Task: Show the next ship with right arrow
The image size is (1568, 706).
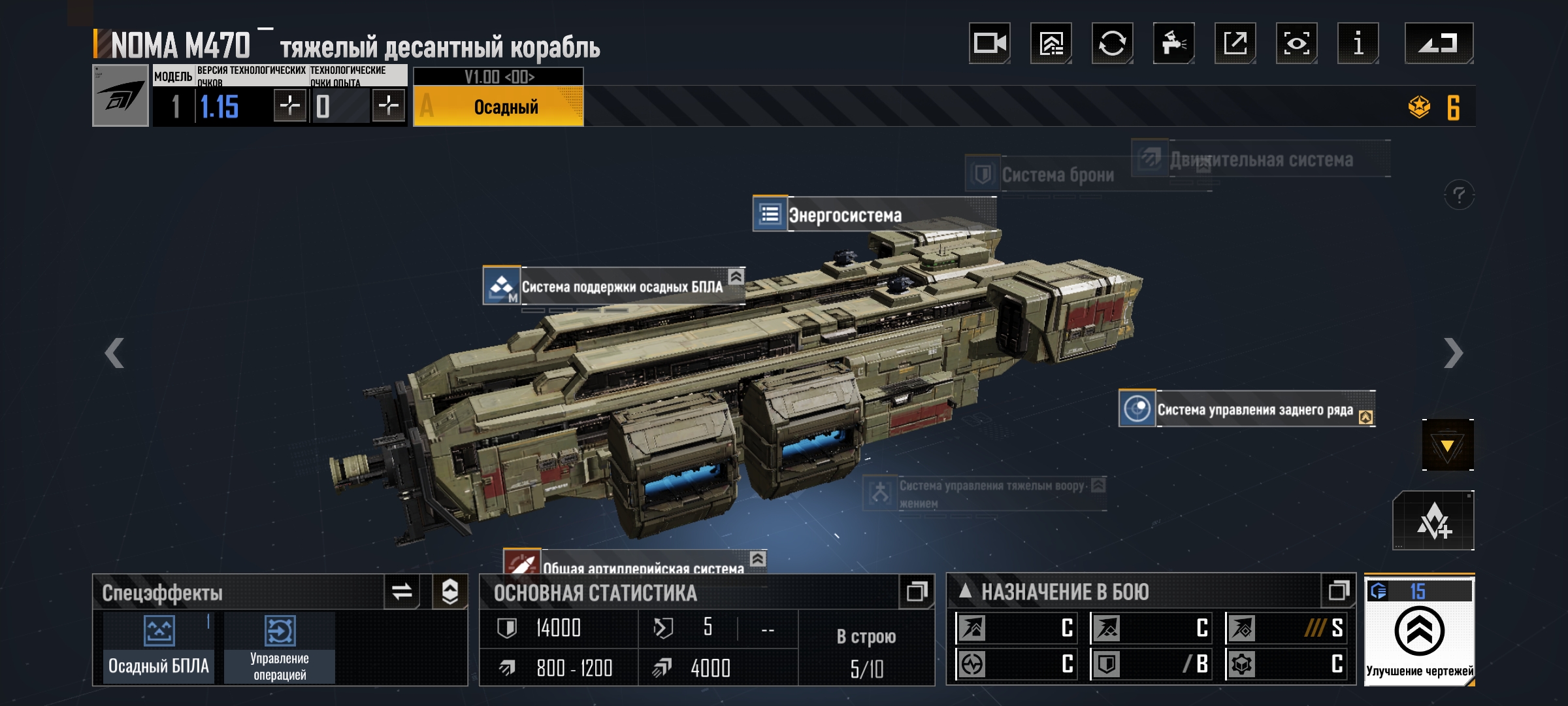Action: (1453, 353)
